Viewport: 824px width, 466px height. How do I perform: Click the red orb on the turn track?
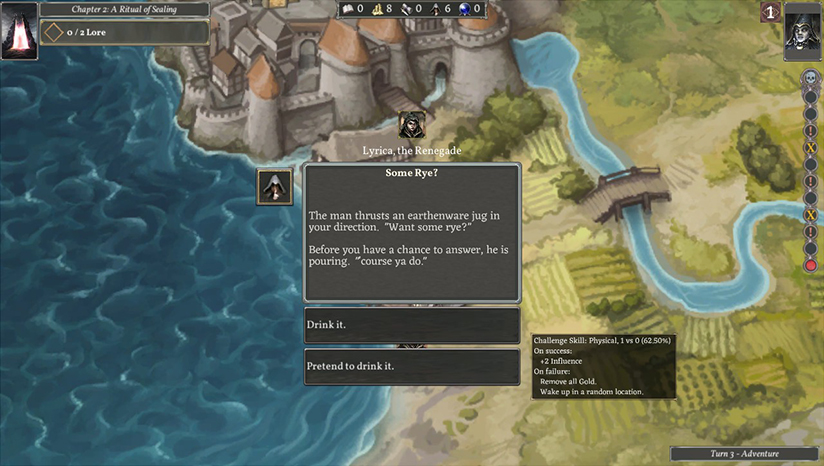811,265
